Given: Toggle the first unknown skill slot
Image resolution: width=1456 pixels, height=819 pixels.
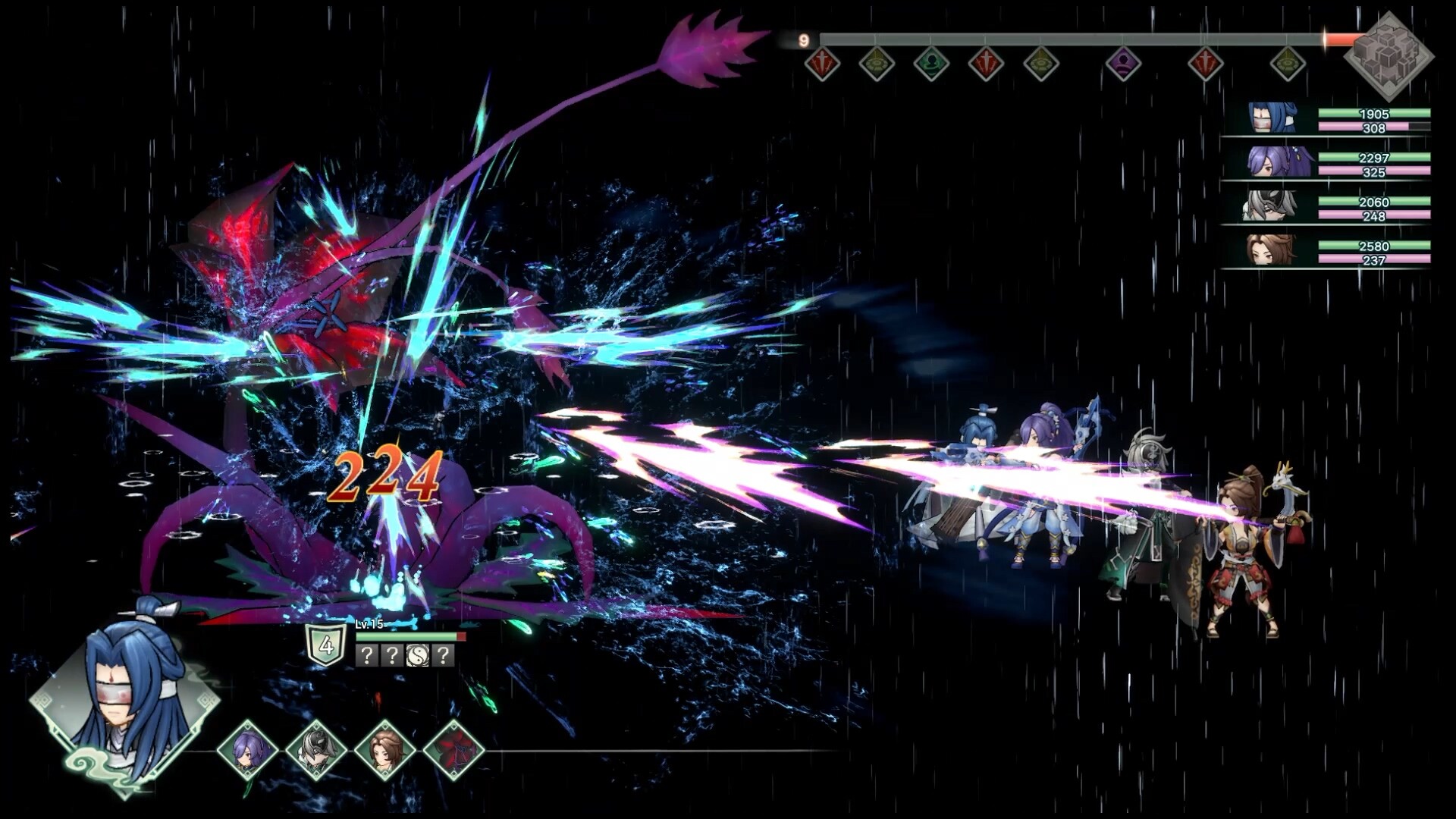Looking at the screenshot, I should tap(367, 655).
